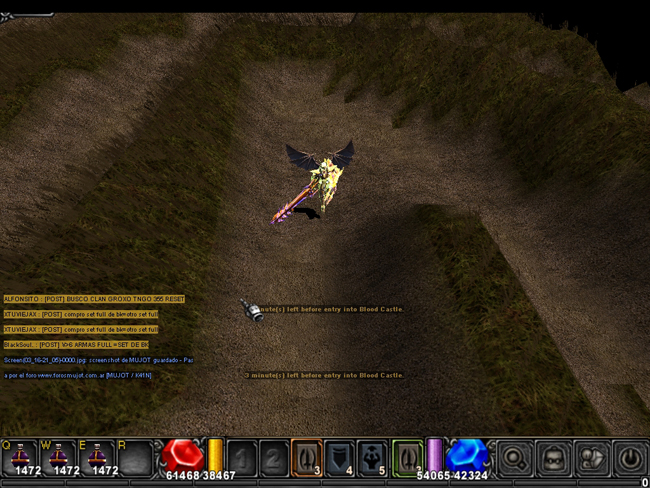Activate the flexing figure skill in slot 5
The image size is (650, 488).
(372, 457)
